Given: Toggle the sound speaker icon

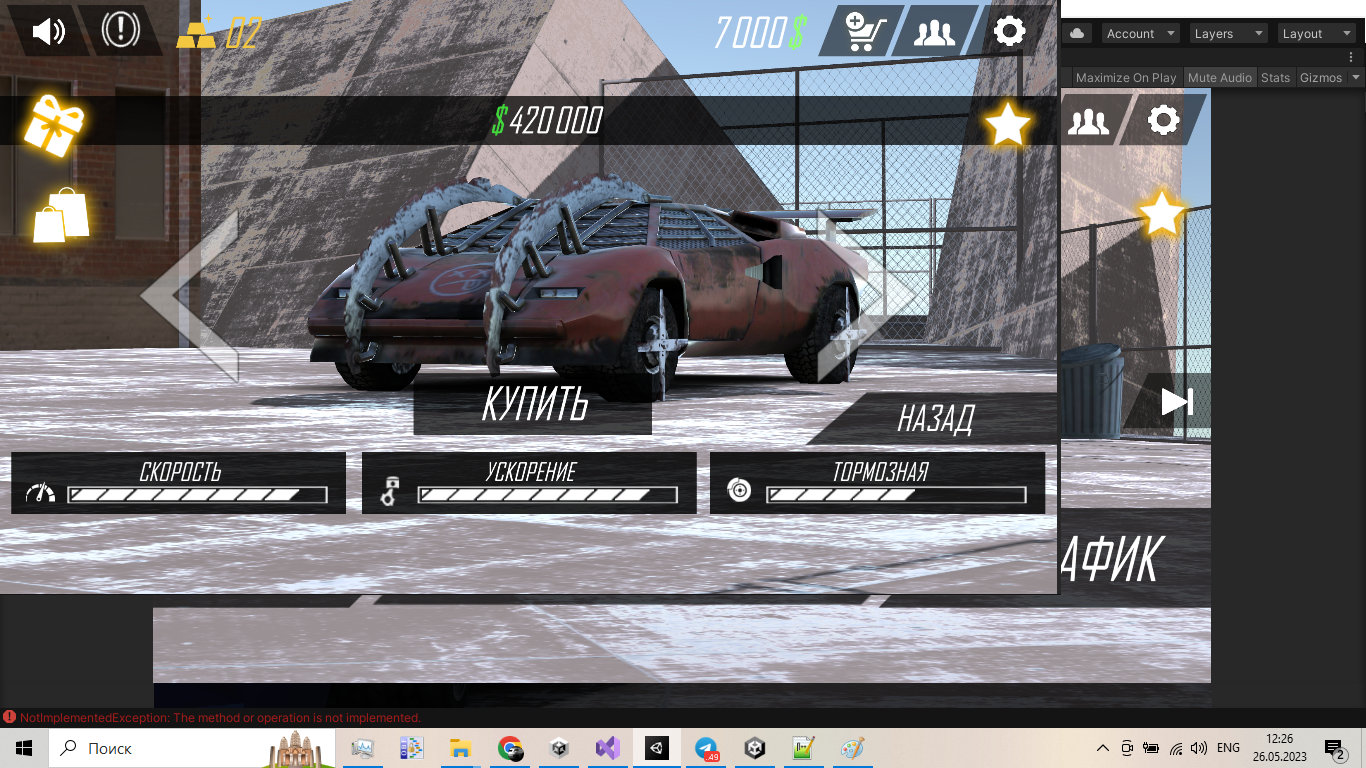Looking at the screenshot, I should click(x=48, y=31).
